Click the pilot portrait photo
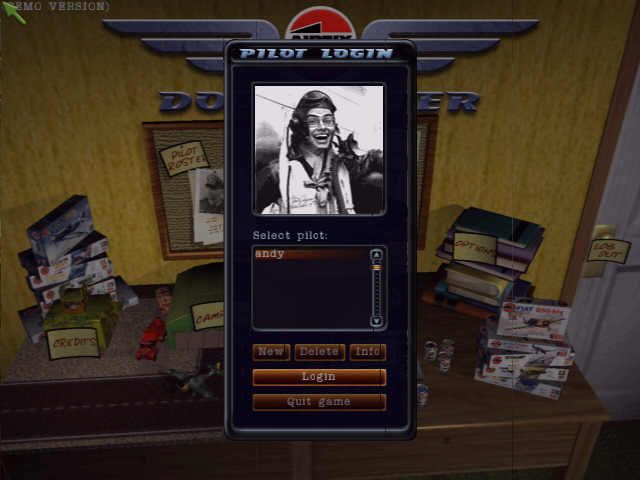 pos(319,149)
